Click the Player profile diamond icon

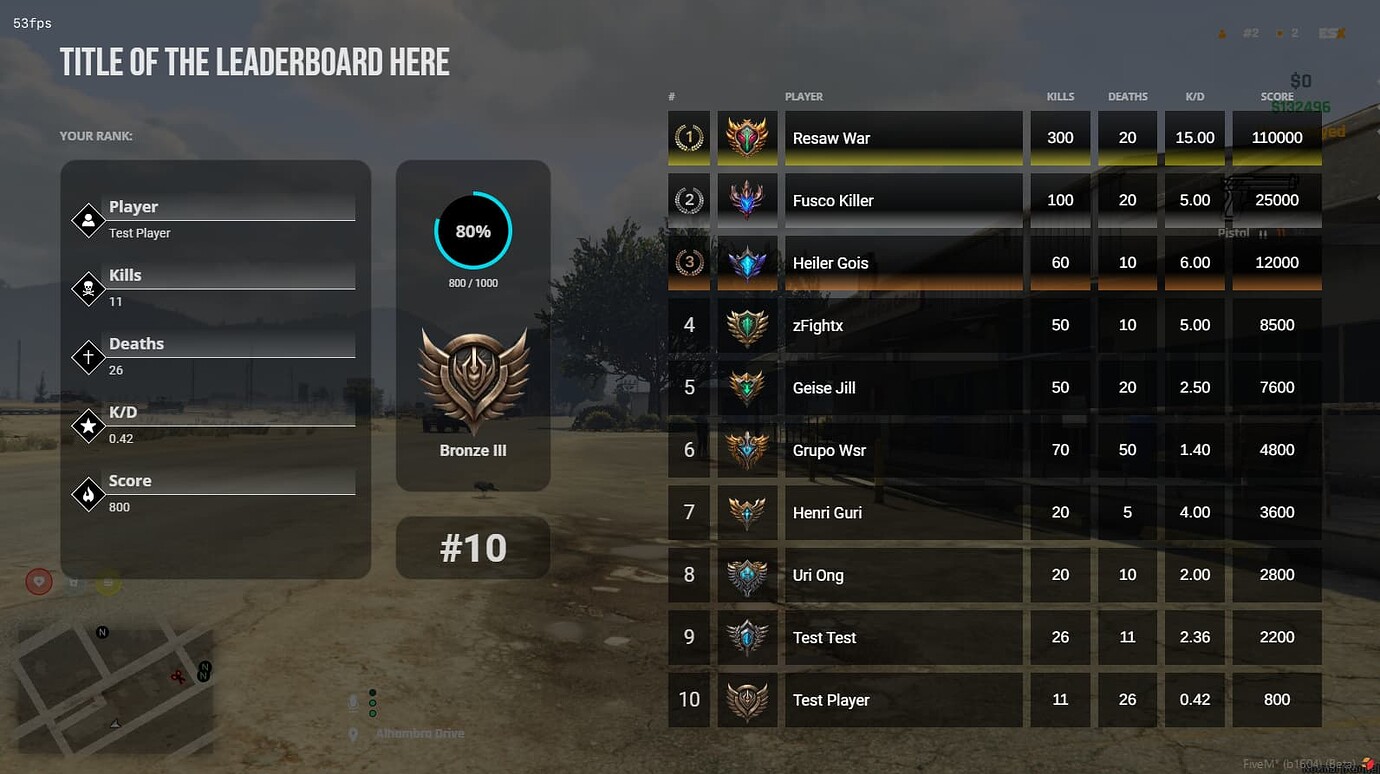click(87, 219)
